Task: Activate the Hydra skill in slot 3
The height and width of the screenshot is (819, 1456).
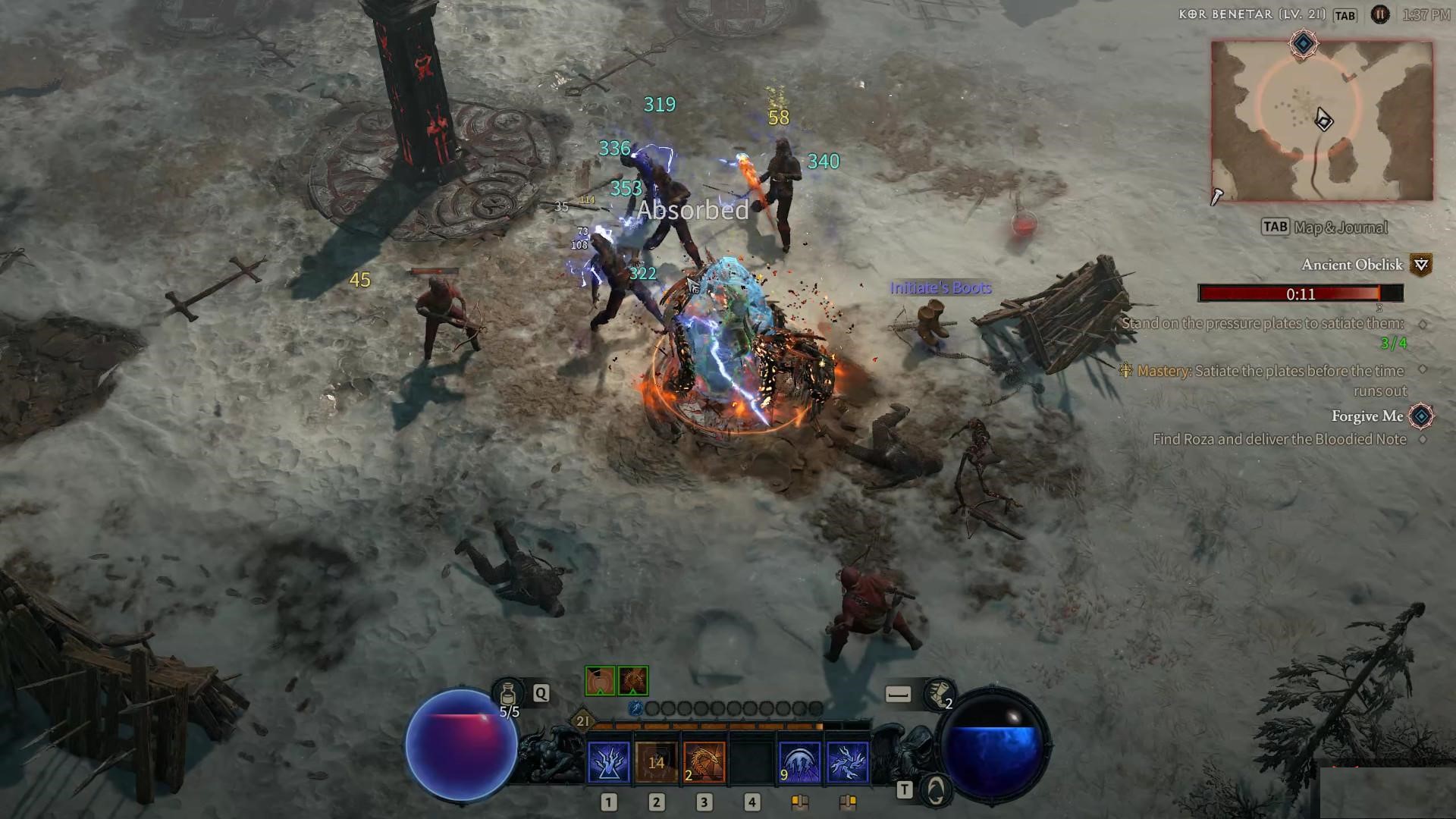Action: 703,761
